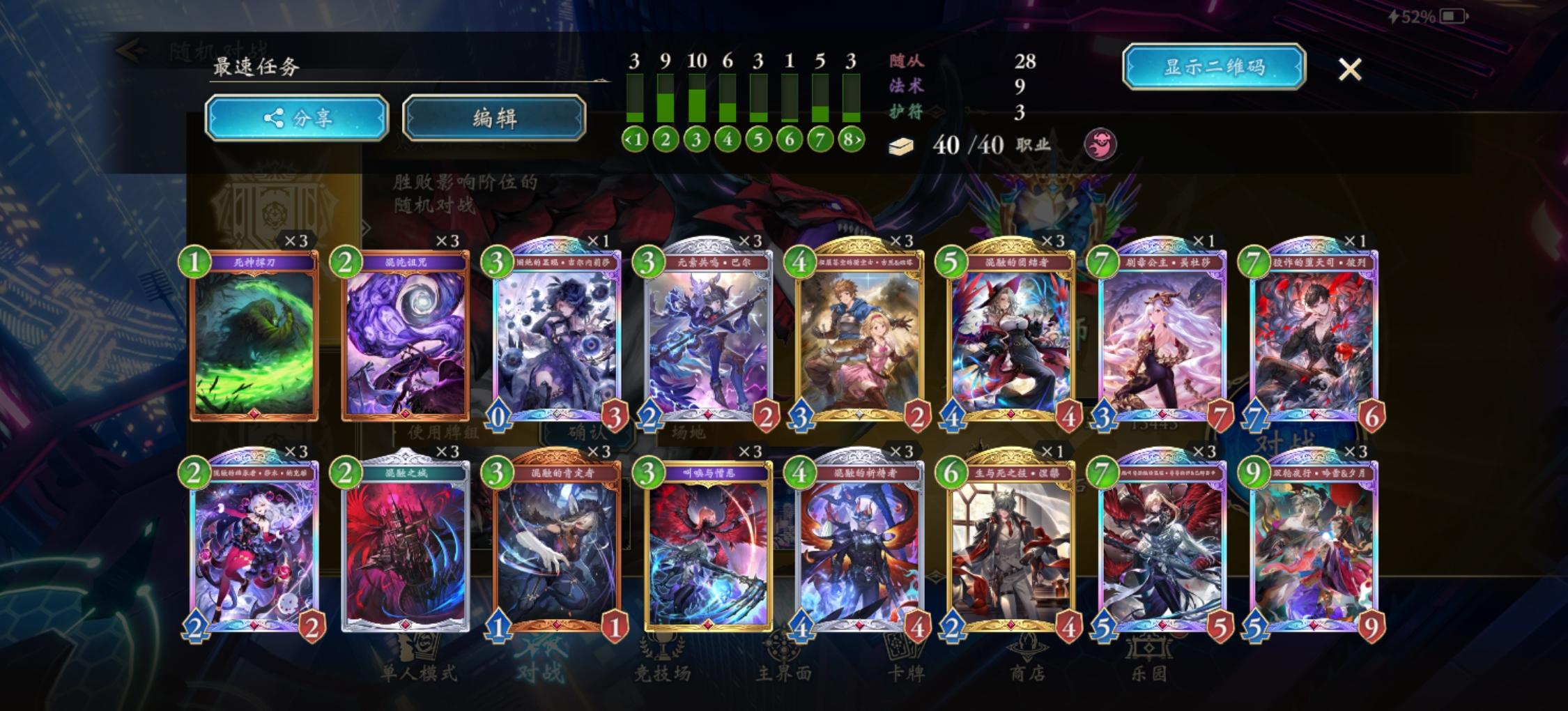The width and height of the screenshot is (1568, 711).
Task: Select the cost 1 mana curve filter
Action: point(636,139)
